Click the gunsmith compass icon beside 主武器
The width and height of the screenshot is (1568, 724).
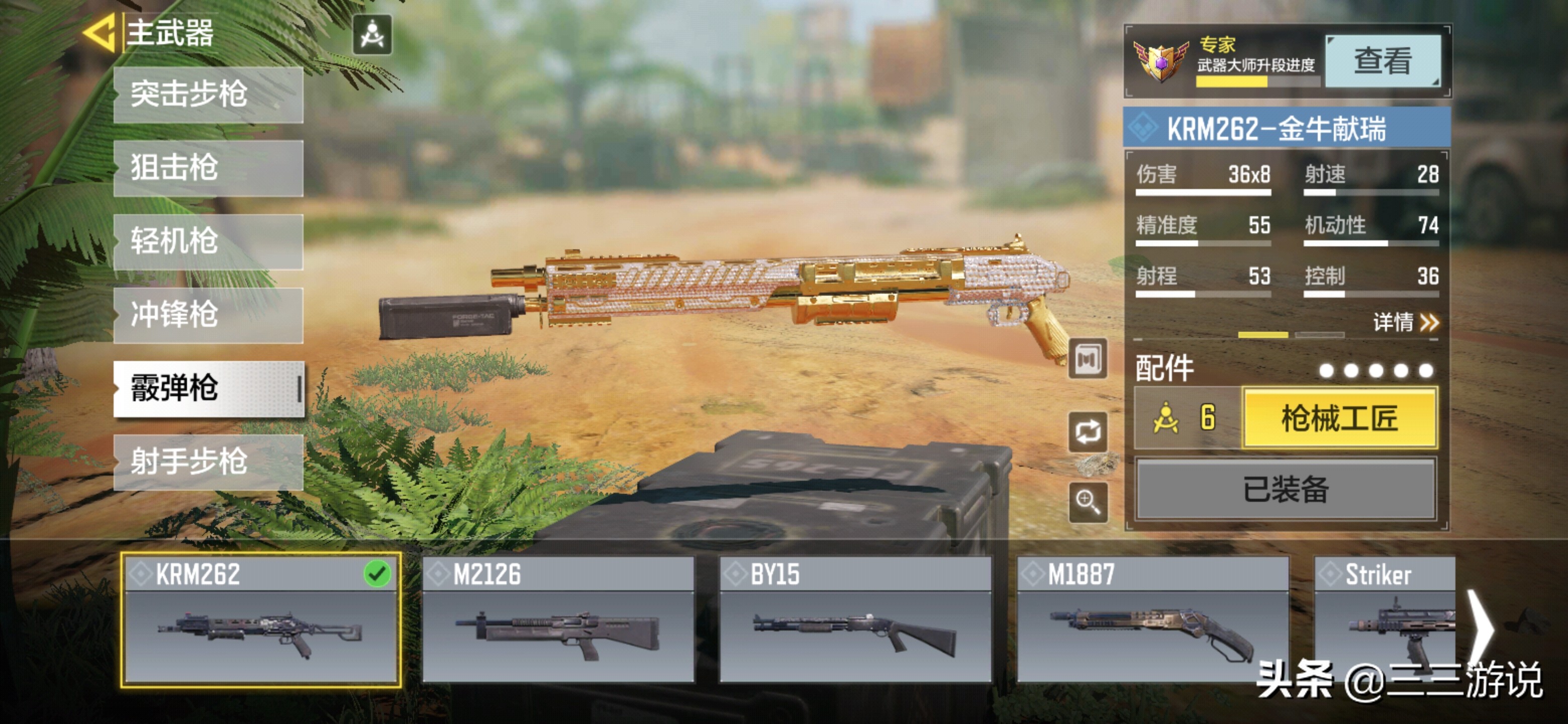(372, 35)
